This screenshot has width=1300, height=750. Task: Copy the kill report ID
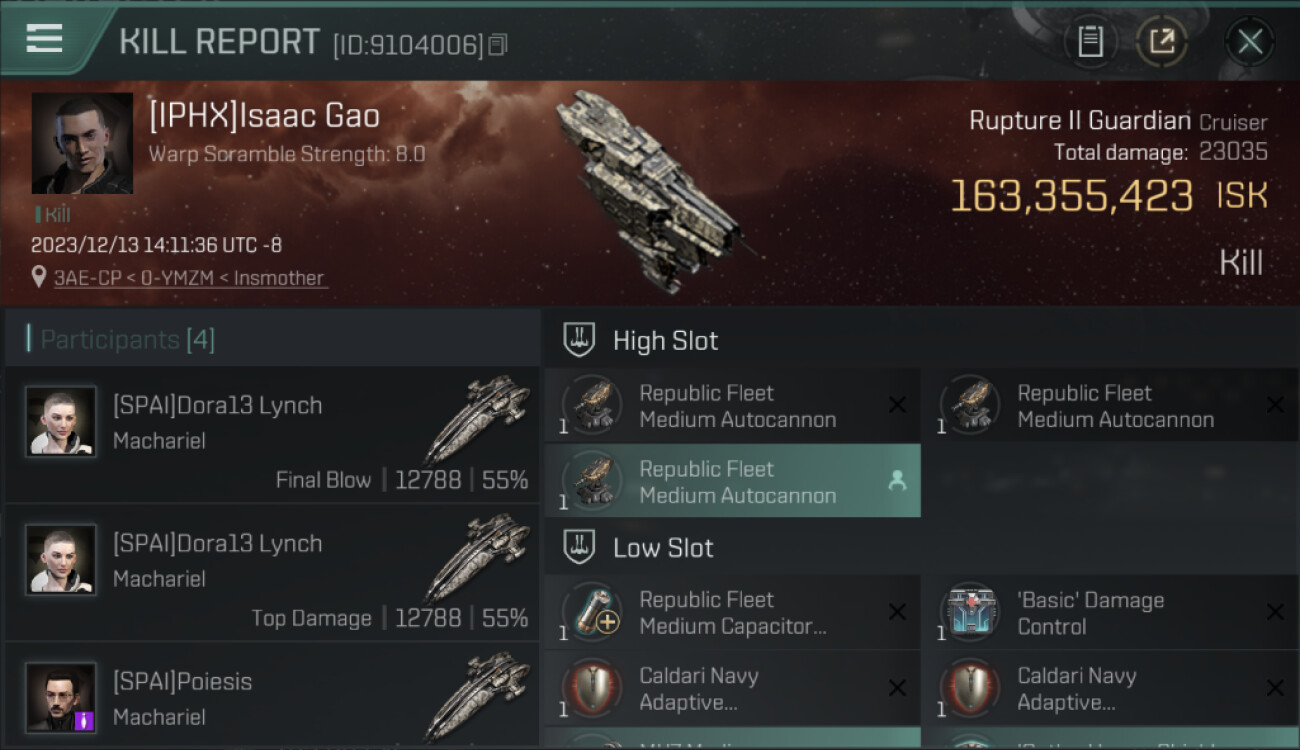tap(498, 45)
